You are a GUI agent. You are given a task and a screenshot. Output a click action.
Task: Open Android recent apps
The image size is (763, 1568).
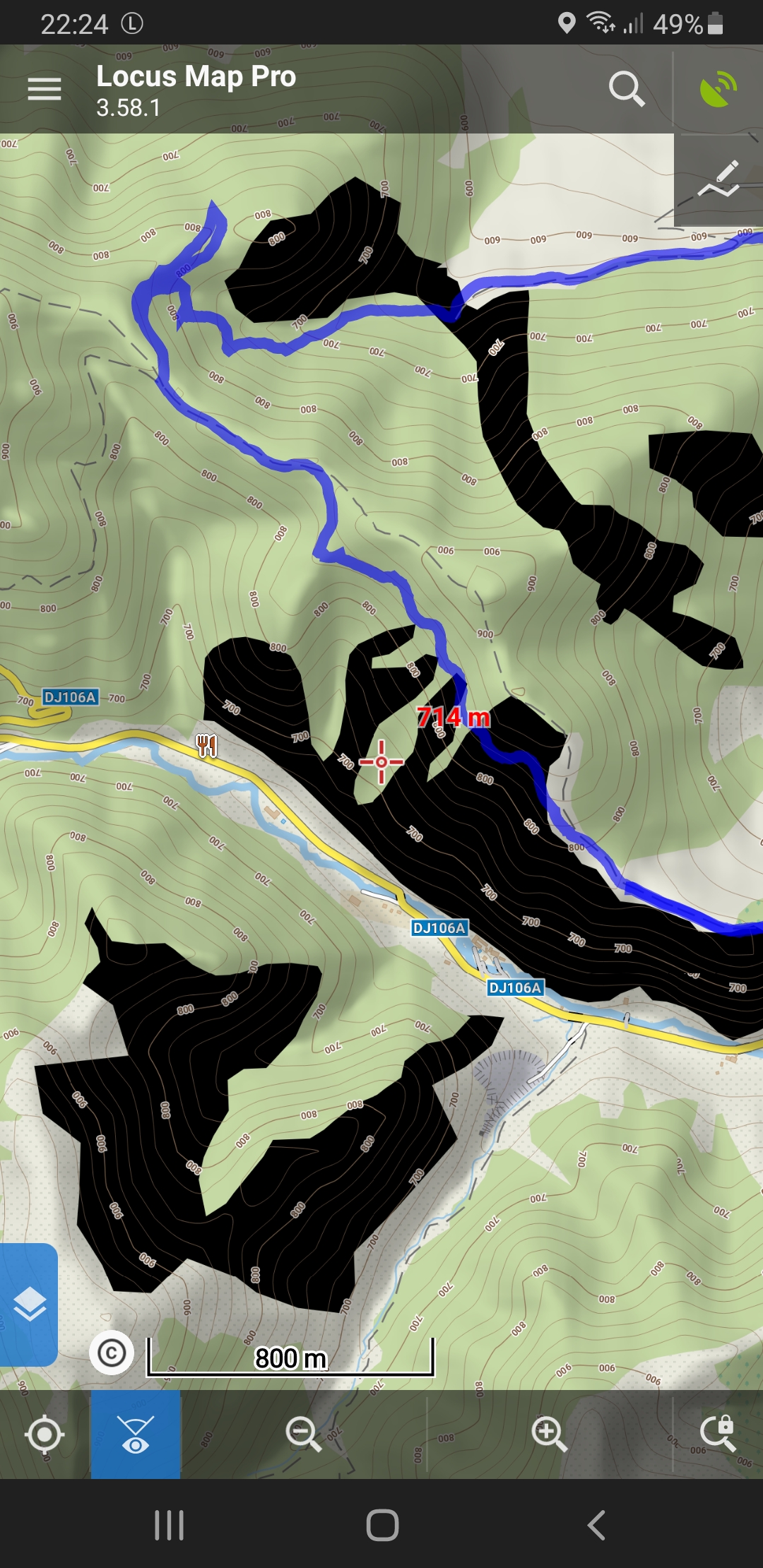(170, 1526)
